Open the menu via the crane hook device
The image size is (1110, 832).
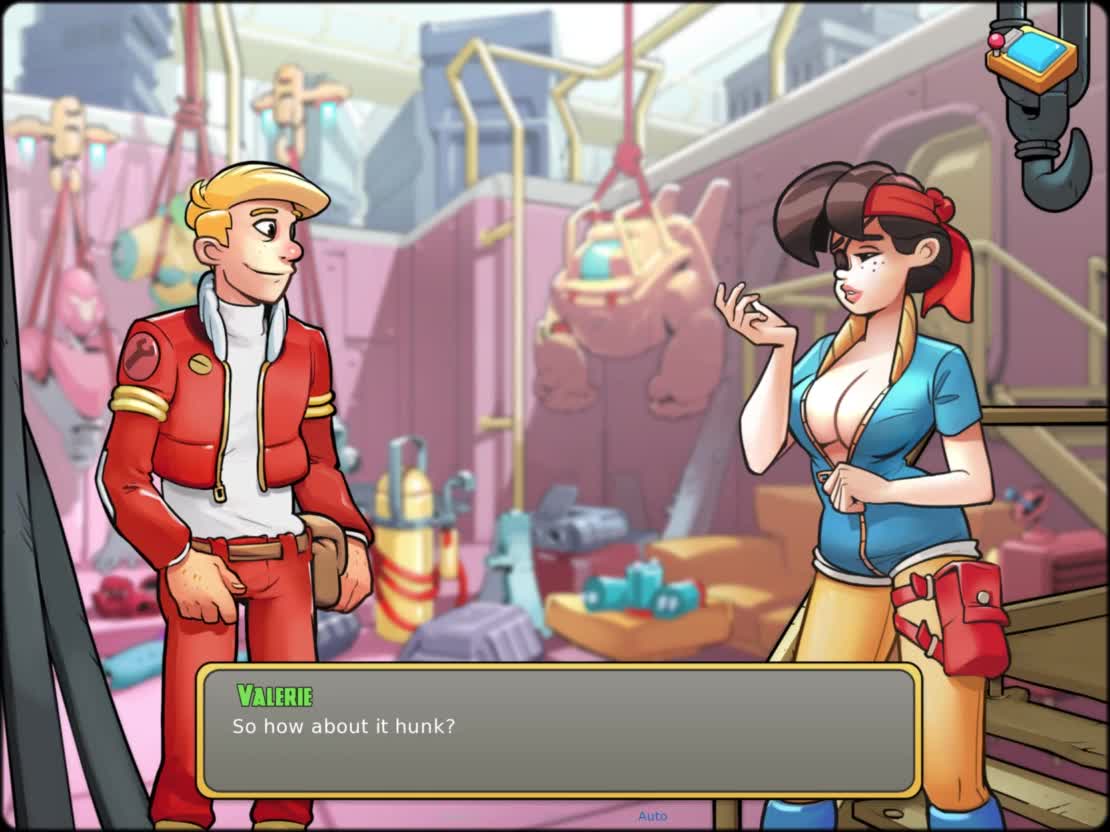click(1032, 60)
